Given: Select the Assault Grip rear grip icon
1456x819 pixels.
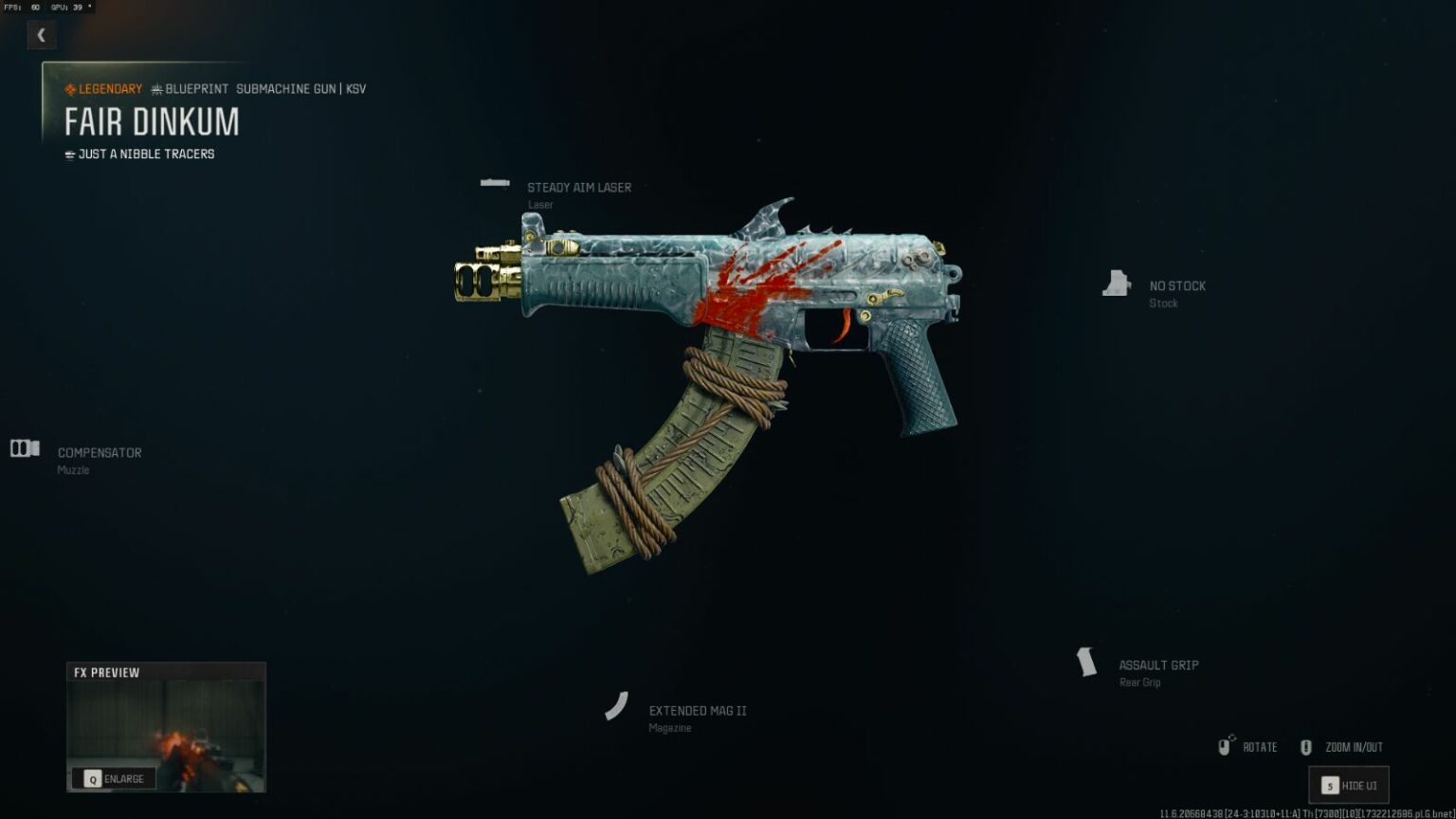Looking at the screenshot, I should [1085, 662].
